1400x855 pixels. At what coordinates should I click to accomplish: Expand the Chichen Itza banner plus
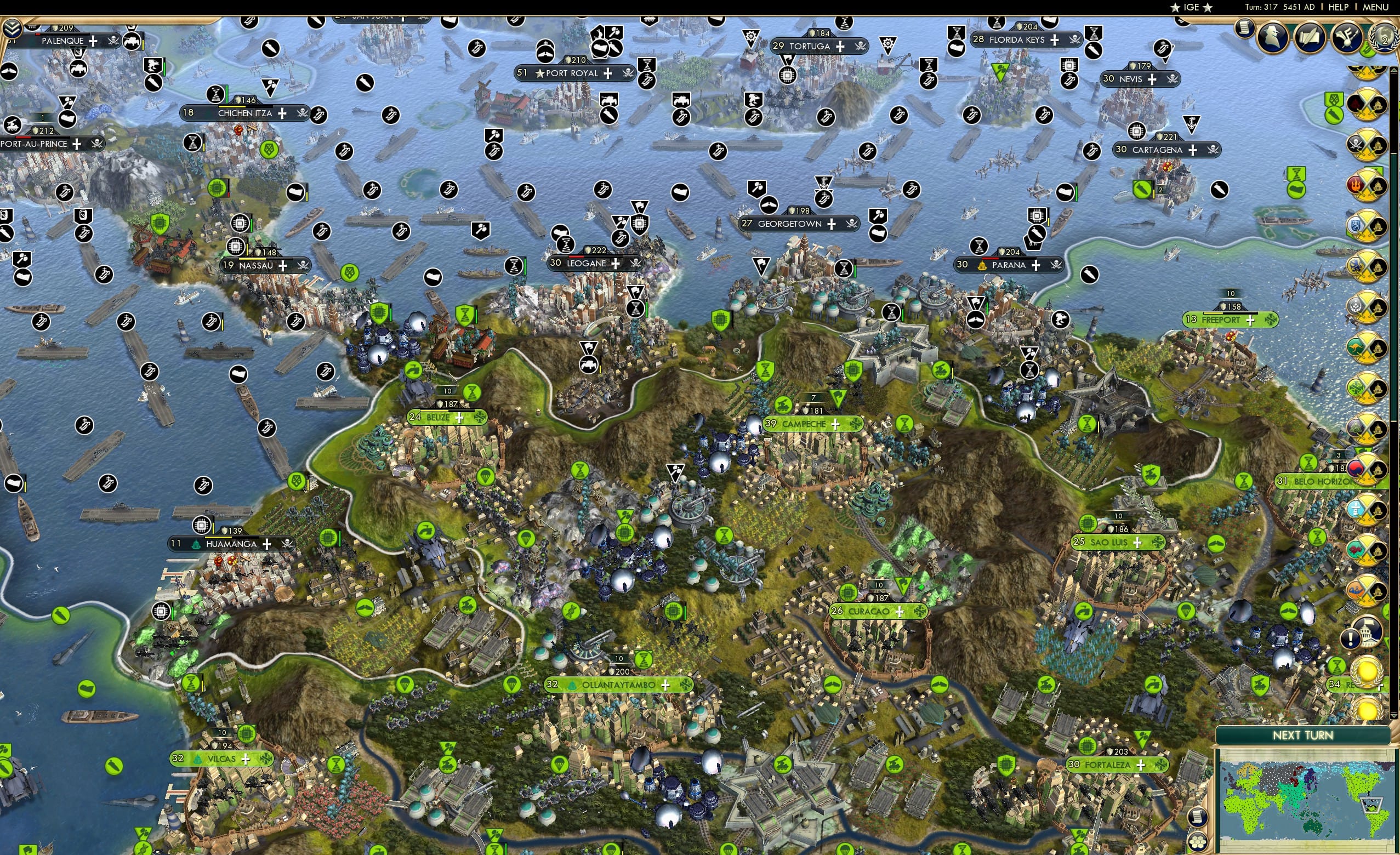pos(282,114)
